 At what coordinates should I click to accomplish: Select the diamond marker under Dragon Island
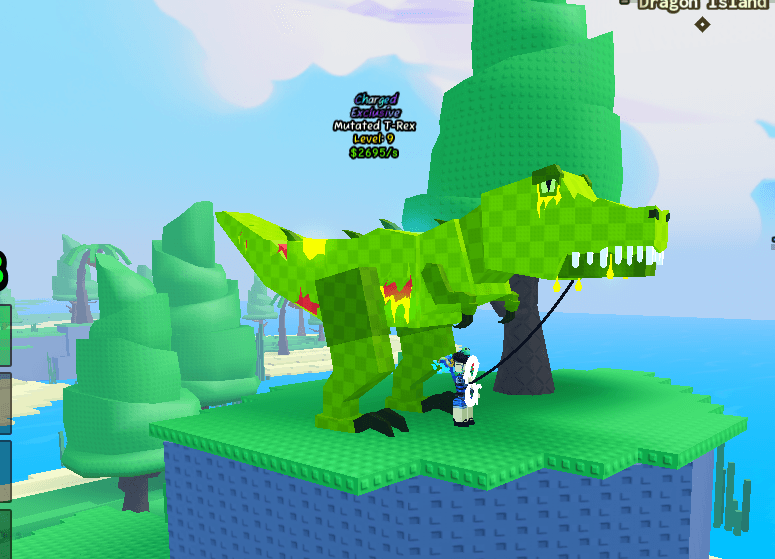pos(703,24)
